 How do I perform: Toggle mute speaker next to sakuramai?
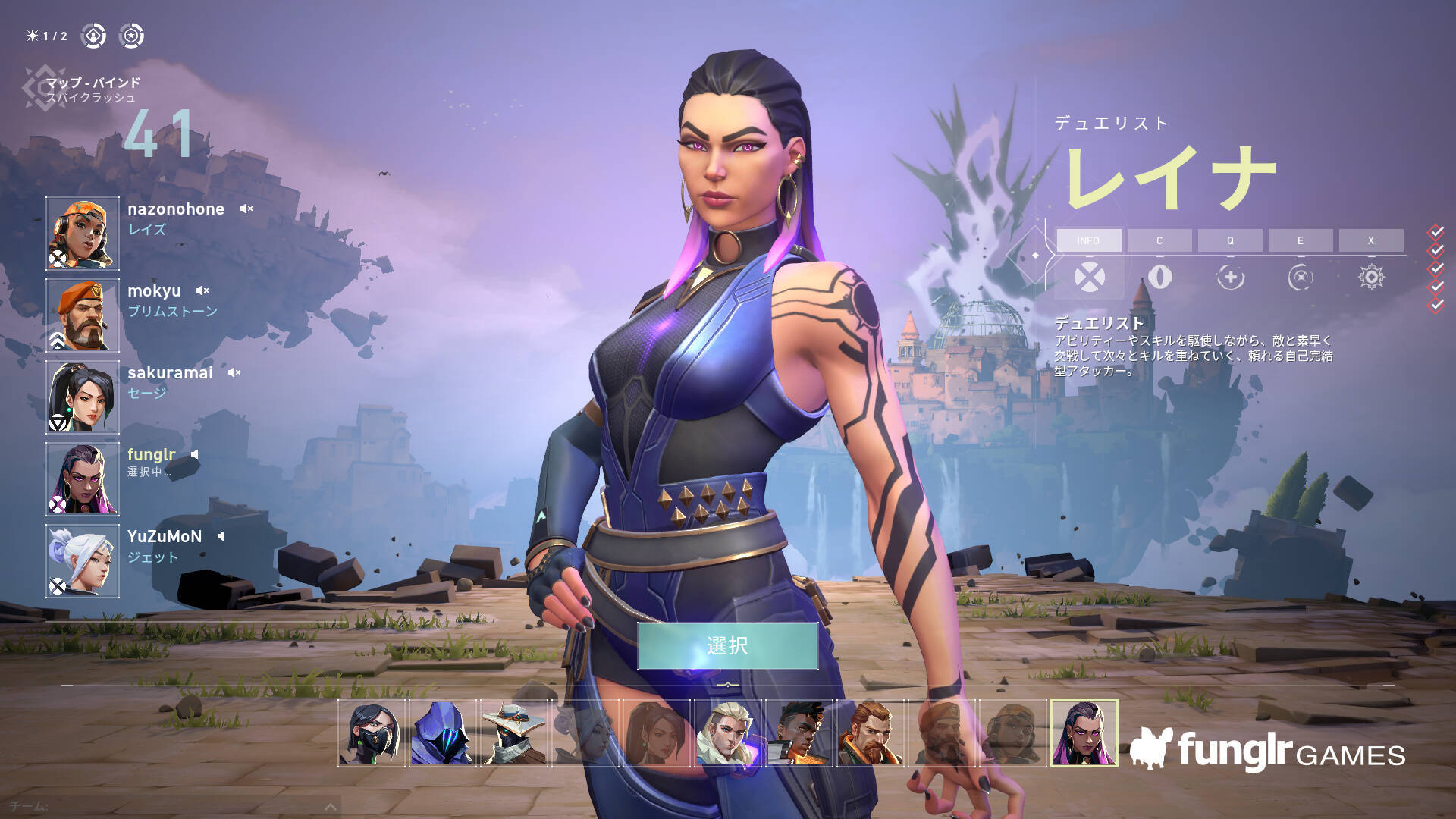tap(234, 372)
